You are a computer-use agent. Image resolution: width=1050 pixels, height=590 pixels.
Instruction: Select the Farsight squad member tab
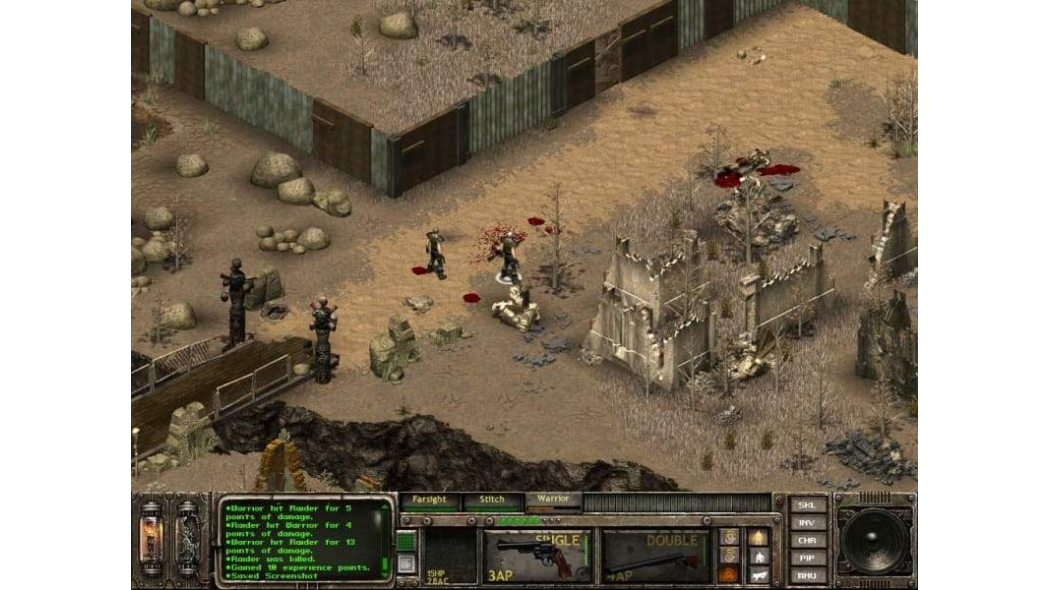pyautogui.click(x=430, y=499)
